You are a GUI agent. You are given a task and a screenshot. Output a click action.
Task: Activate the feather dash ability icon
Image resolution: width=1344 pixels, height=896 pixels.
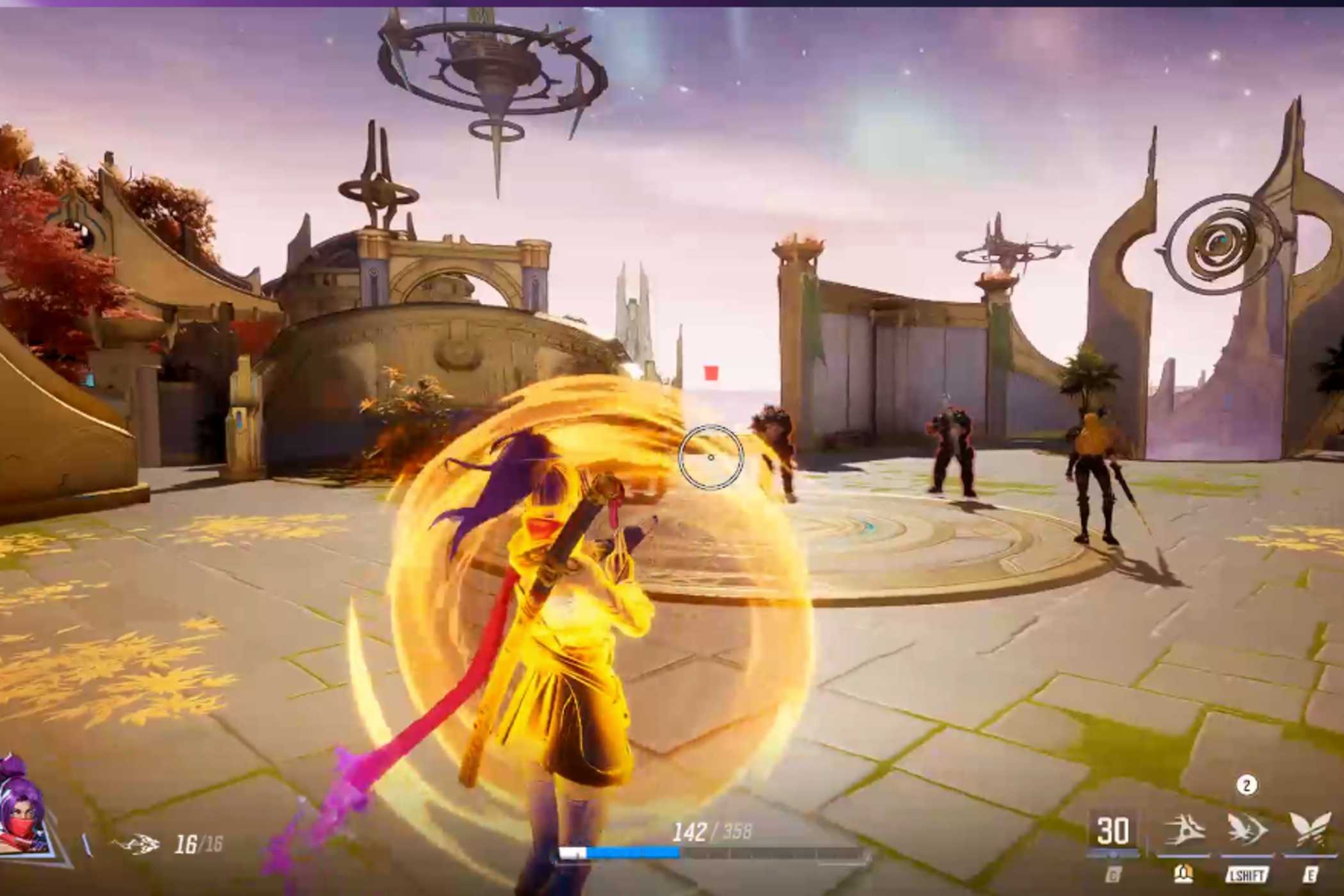point(1184,829)
